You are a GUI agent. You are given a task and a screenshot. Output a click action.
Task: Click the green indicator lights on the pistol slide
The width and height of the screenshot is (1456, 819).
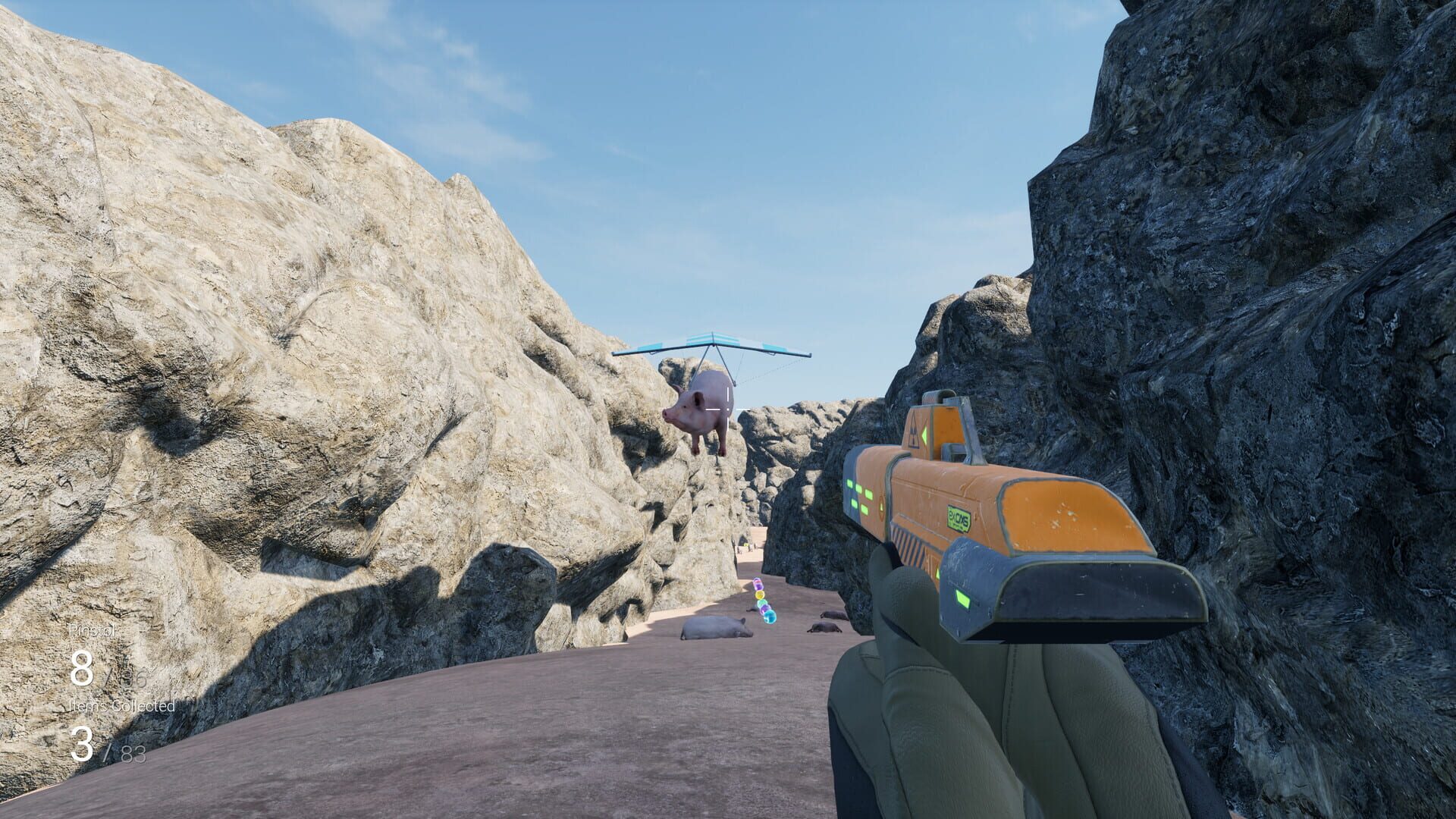point(858,494)
